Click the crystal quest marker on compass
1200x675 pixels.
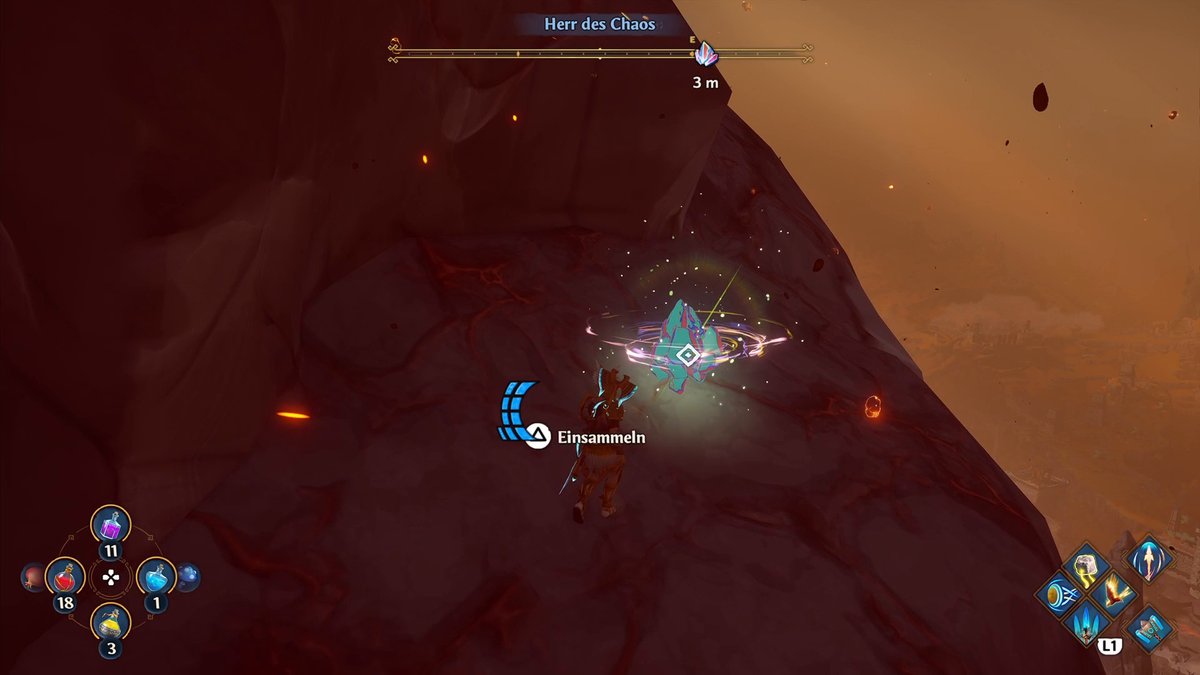pyautogui.click(x=706, y=54)
